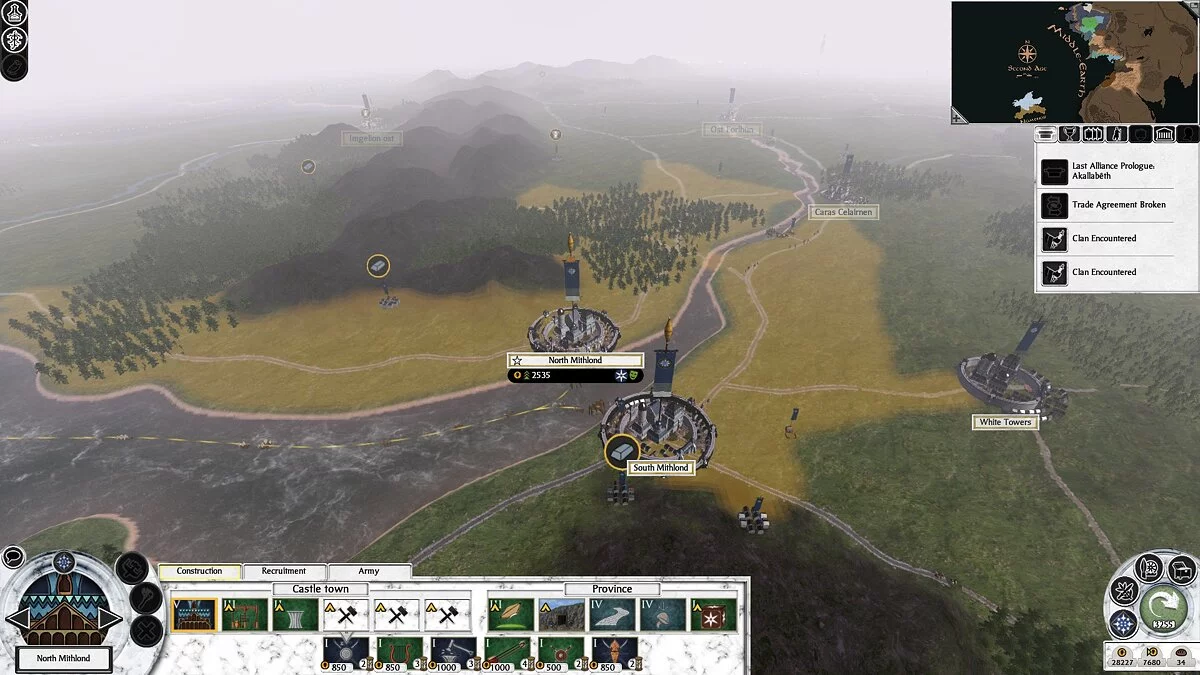Select the castle building in Castle town
This screenshot has height=675, width=1200.
[194, 615]
